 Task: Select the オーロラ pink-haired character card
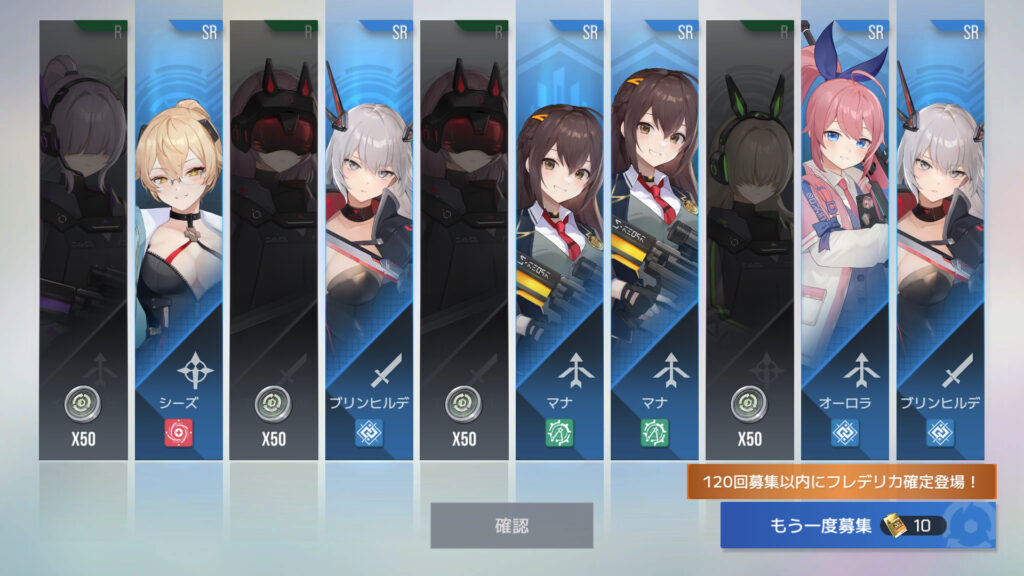[845, 240]
